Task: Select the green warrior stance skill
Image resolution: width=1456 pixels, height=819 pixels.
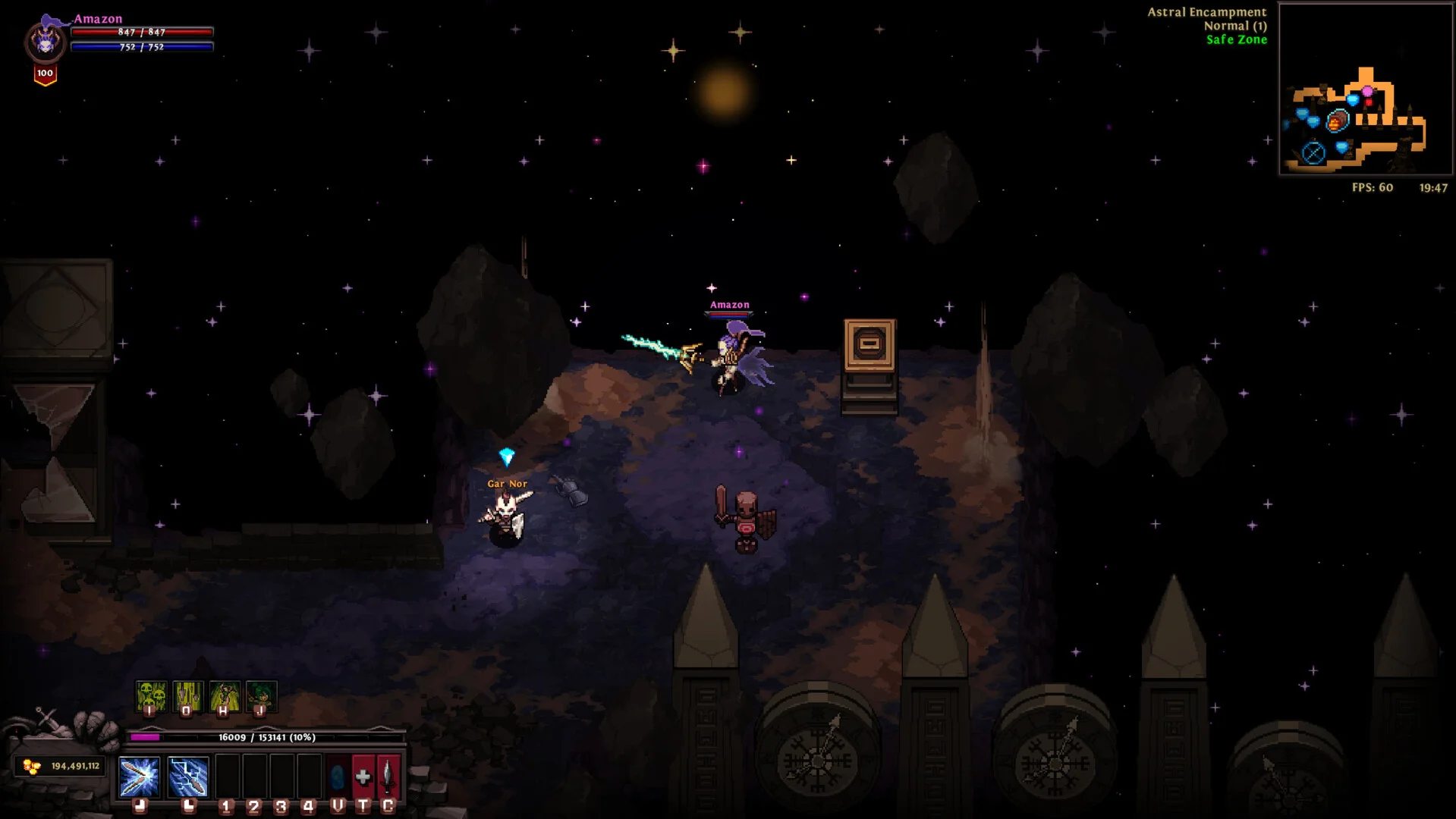Action: click(225, 696)
